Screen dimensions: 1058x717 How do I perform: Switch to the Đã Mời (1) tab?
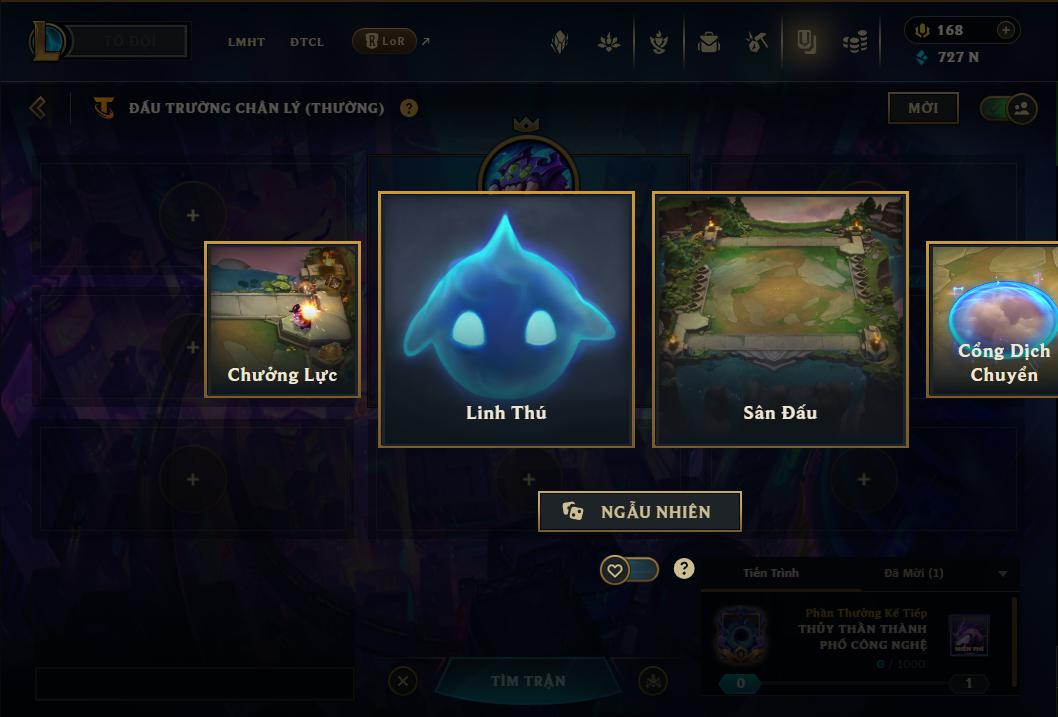coord(913,573)
